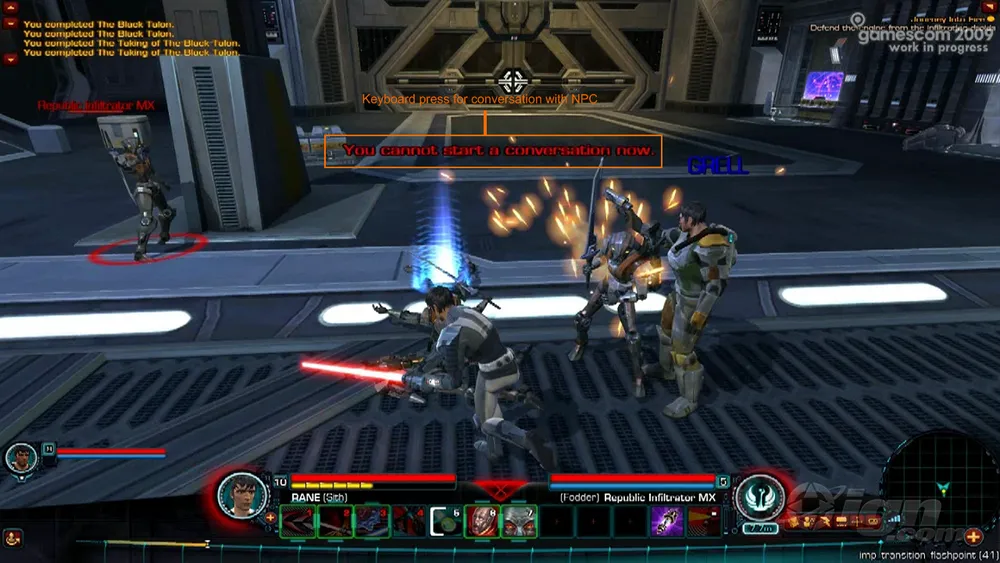Click the orange plus button on the minimap
The height and width of the screenshot is (563, 1000).
point(972,537)
